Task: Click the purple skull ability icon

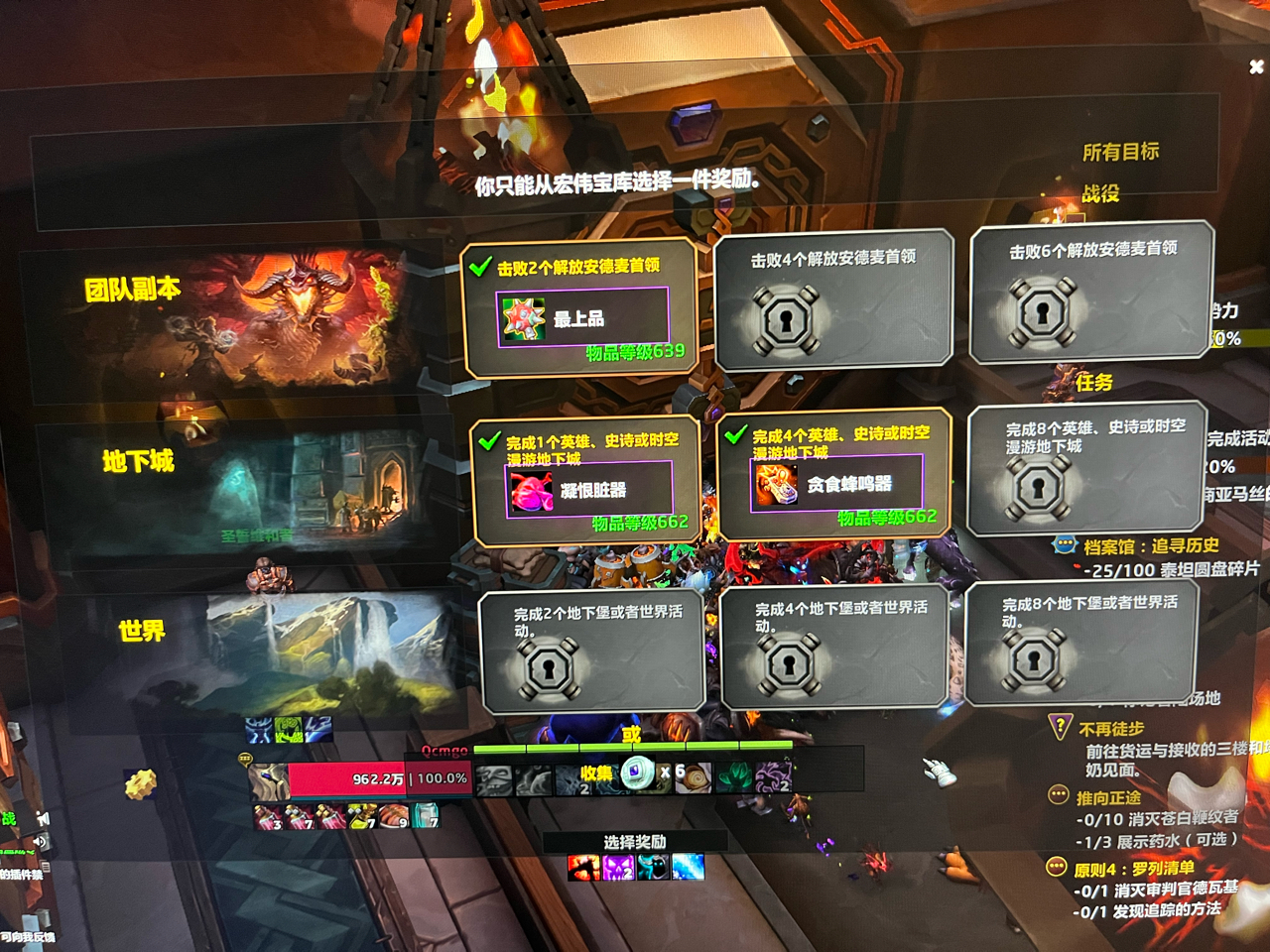Action: (618, 868)
